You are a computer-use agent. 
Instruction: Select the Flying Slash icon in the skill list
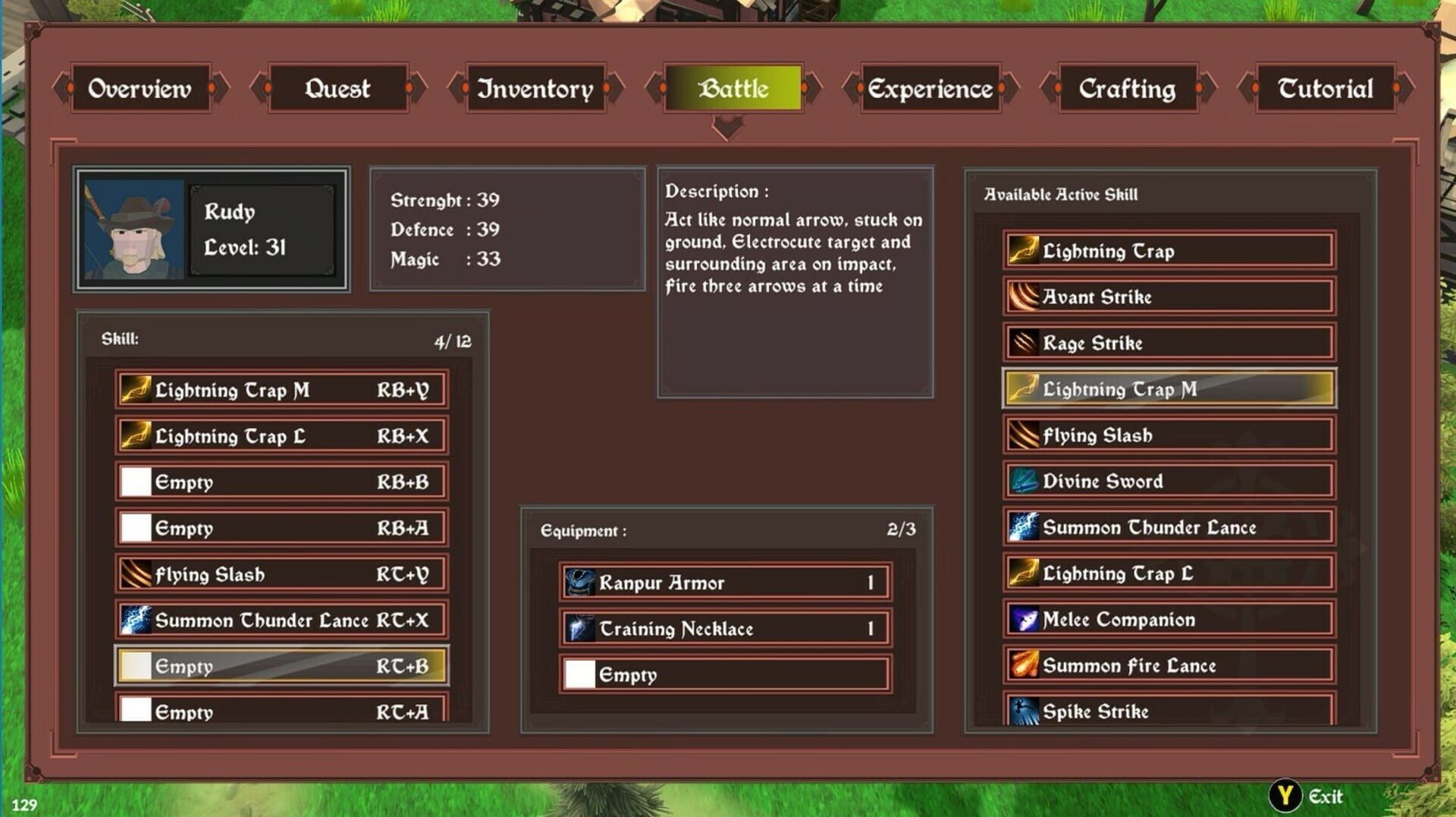click(136, 573)
